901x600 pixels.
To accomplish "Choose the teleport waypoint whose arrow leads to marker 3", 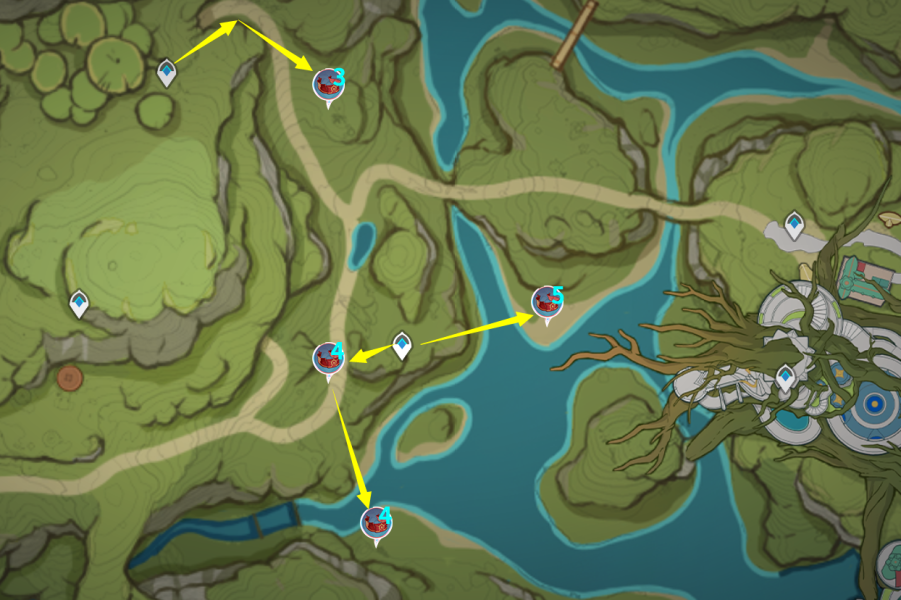I will (167, 71).
